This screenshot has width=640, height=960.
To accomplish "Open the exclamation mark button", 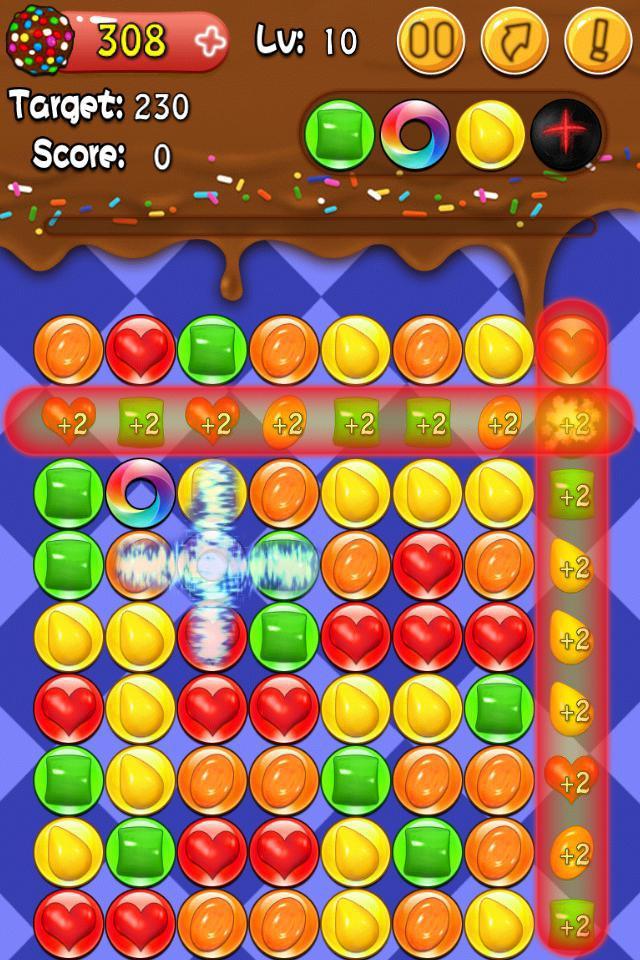I will pos(597,42).
